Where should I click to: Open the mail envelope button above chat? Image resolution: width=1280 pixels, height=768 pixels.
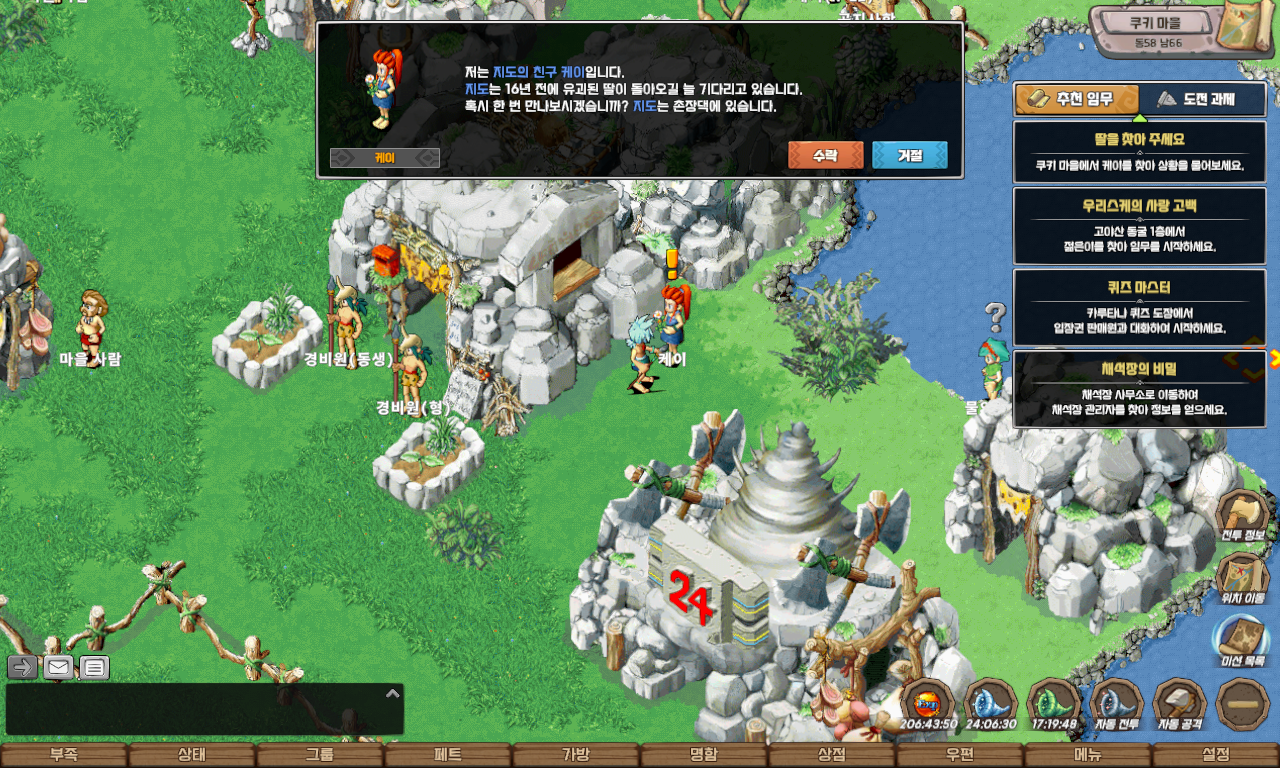pos(58,667)
